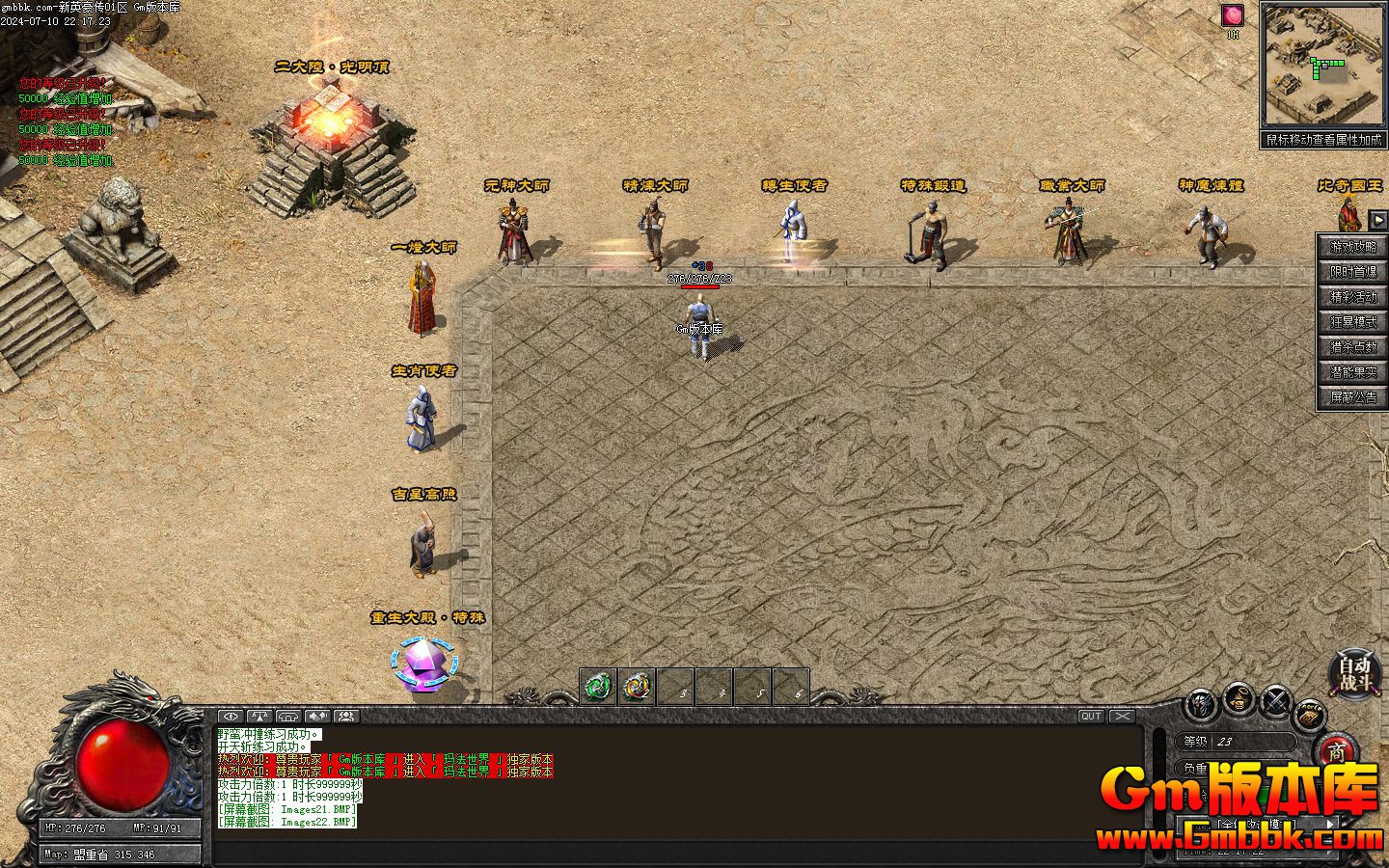
Task: Use the green swirl skill in hotbar
Action: click(598, 686)
